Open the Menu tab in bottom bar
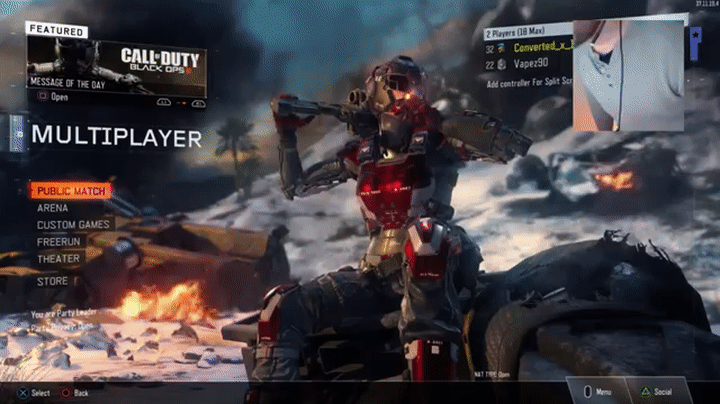 [600, 392]
